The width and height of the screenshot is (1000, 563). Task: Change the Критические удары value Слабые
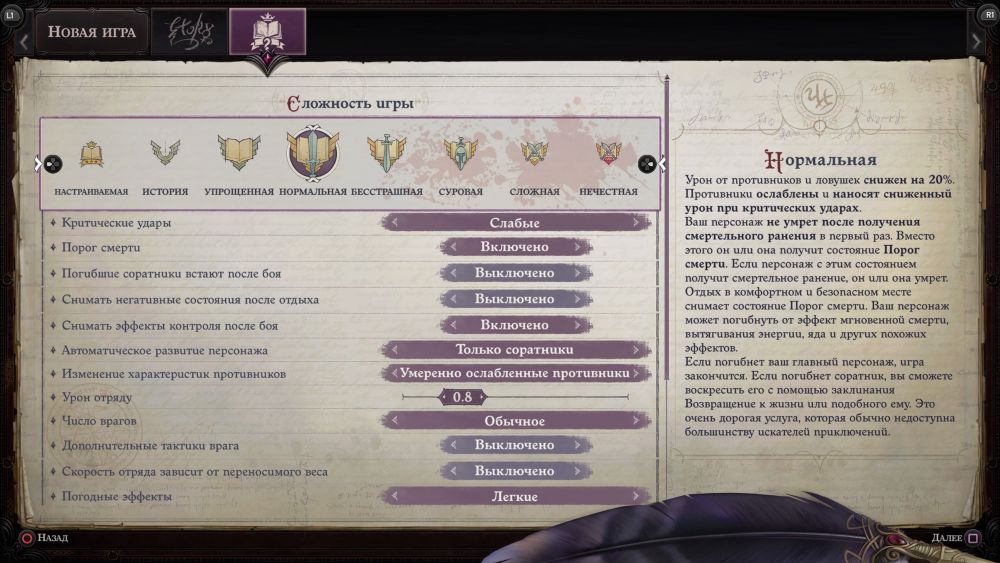point(515,223)
